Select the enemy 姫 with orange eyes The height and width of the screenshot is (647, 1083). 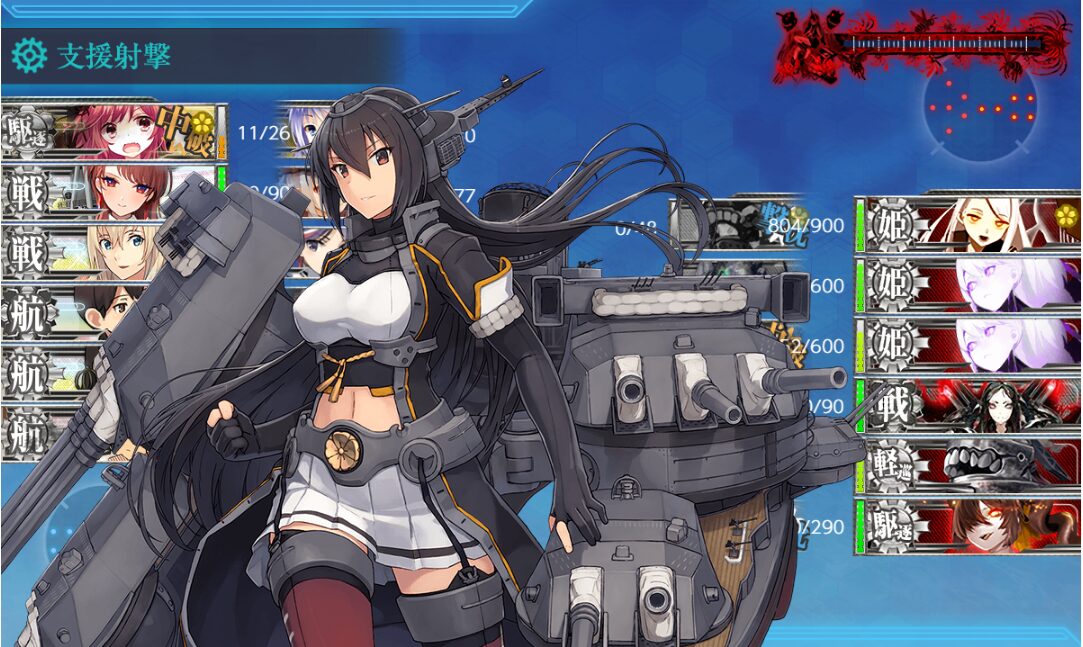pyautogui.click(x=968, y=223)
